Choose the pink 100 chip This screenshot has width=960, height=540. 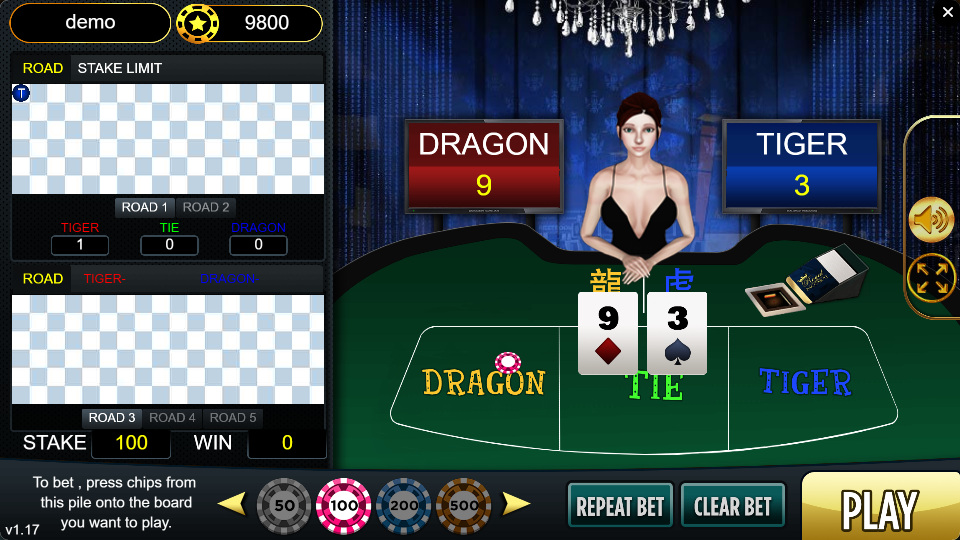click(344, 506)
